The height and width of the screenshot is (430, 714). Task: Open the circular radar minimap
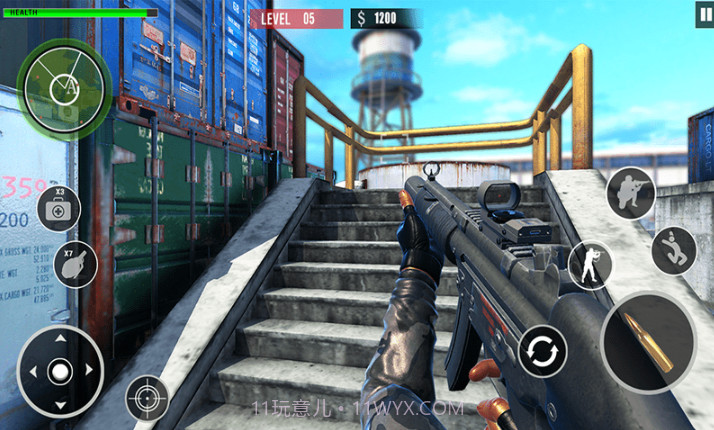coord(64,89)
